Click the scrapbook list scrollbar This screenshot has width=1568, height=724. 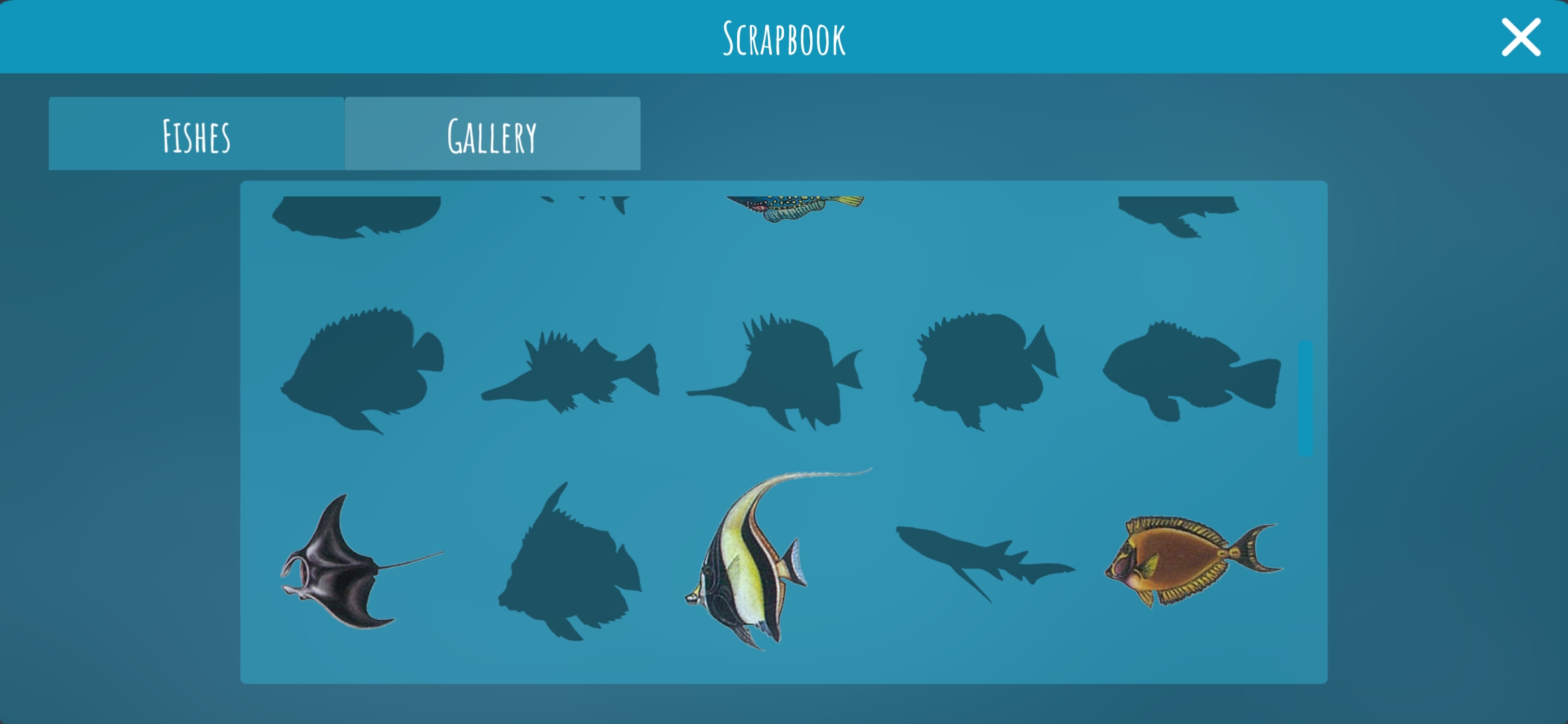1305,398
